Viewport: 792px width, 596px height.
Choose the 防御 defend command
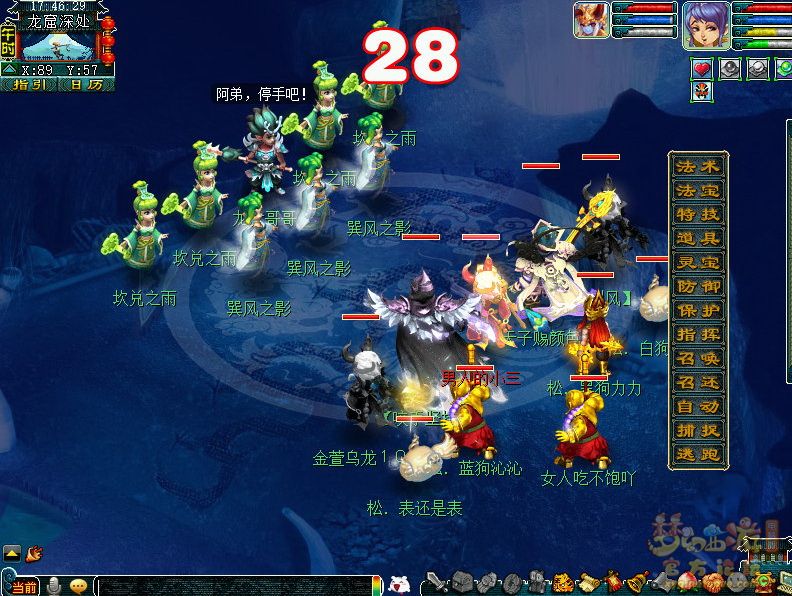(x=698, y=287)
